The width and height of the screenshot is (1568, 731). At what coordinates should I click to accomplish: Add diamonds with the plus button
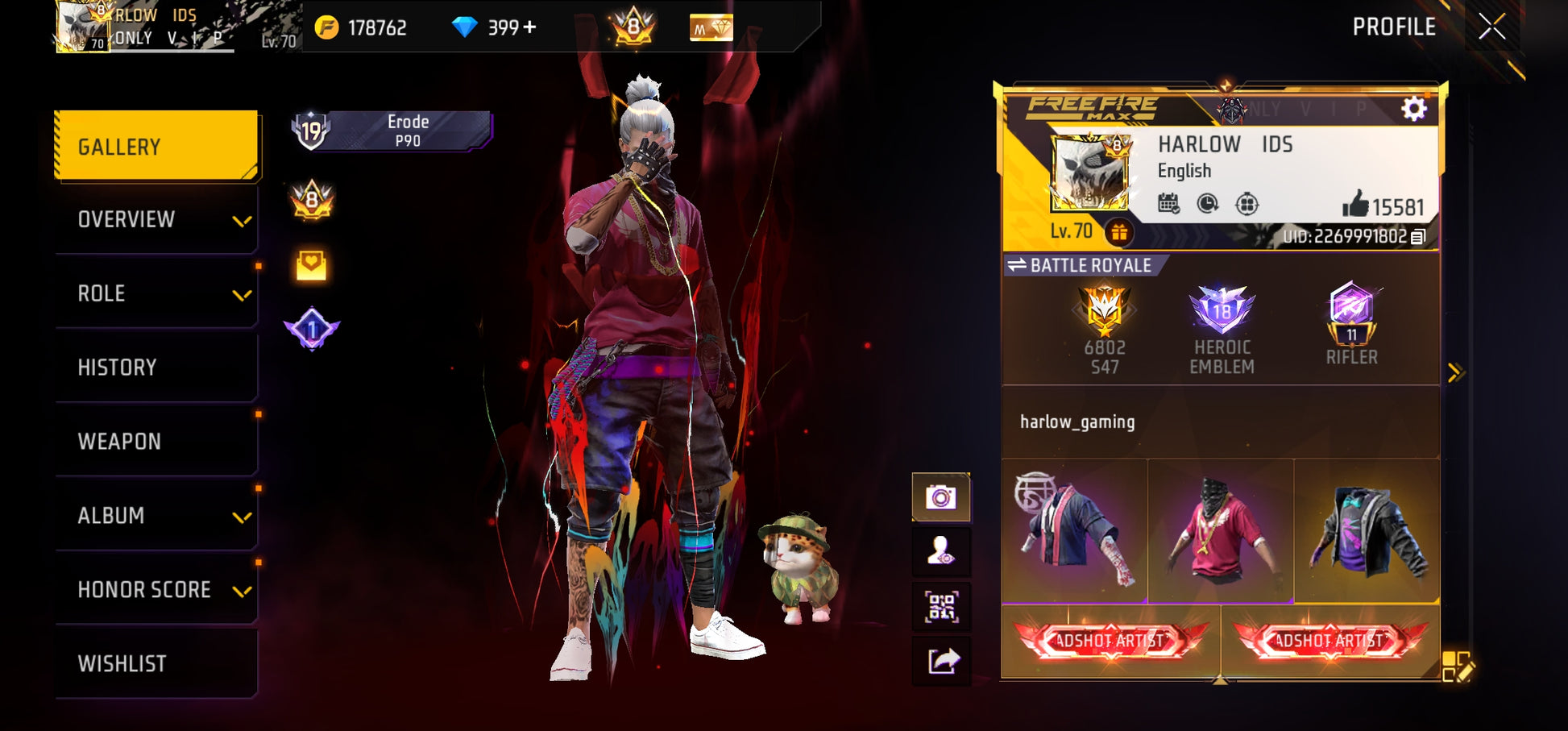[529, 27]
